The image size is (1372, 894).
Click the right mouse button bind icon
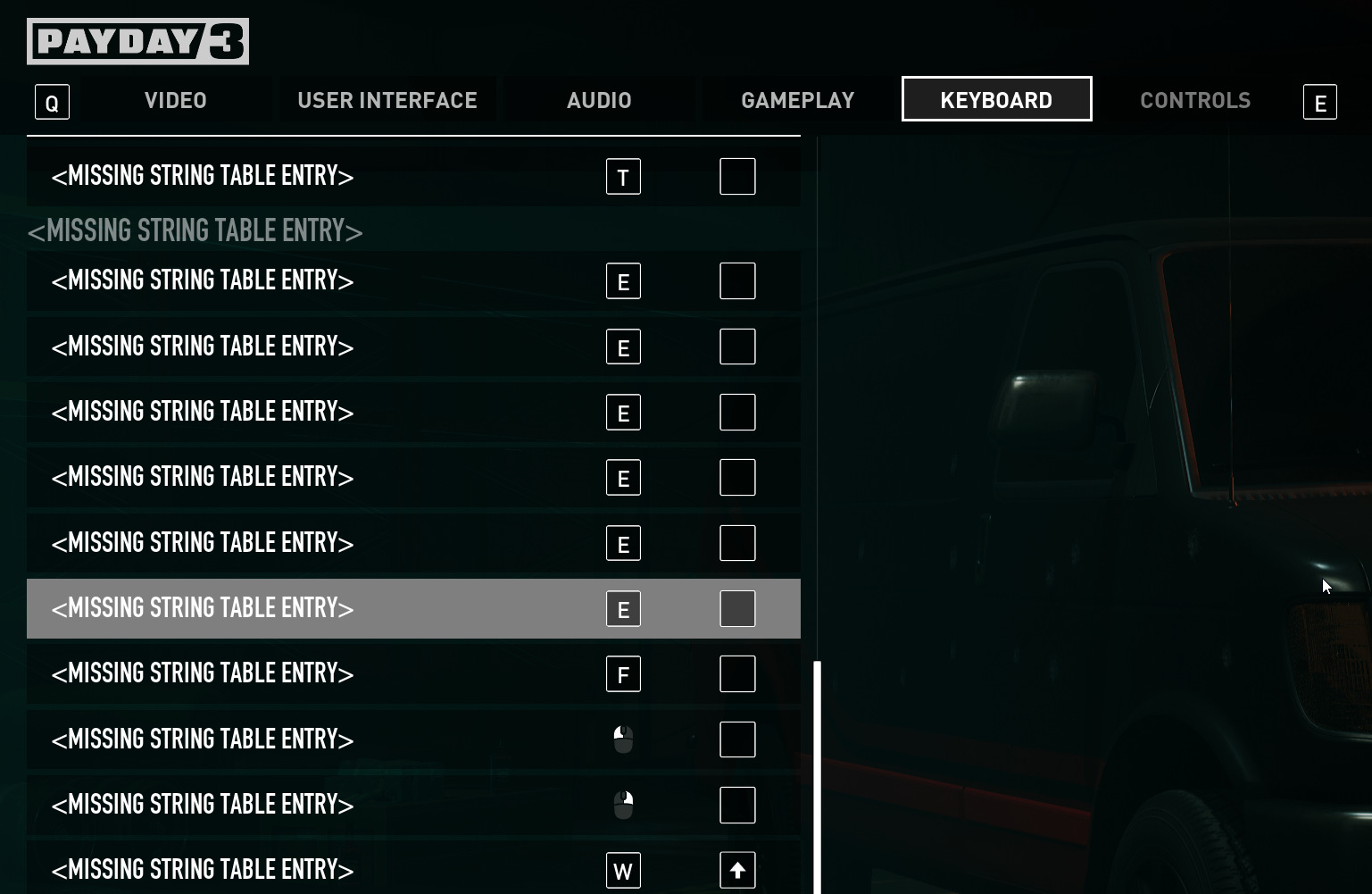[623, 804]
